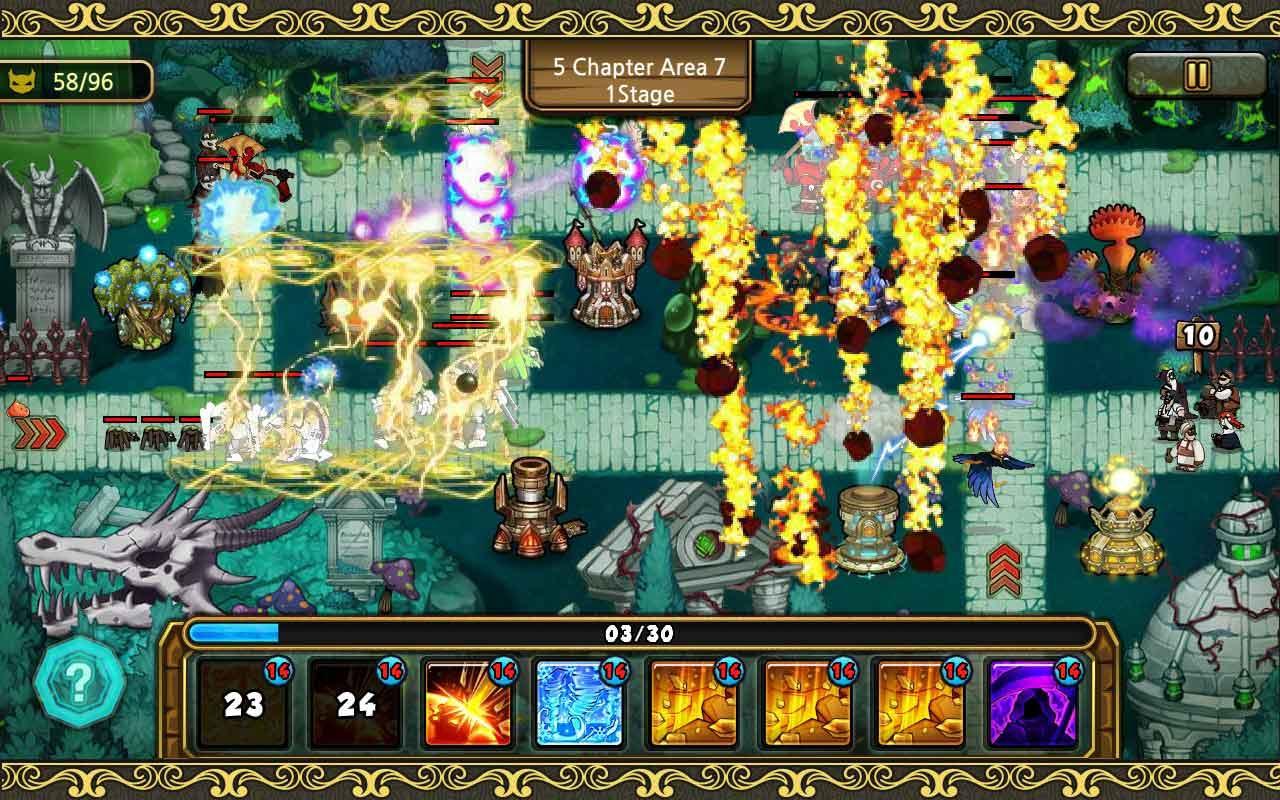The height and width of the screenshot is (800, 1280).
Task: Use the purple hooded reaper skill
Action: click(1033, 703)
